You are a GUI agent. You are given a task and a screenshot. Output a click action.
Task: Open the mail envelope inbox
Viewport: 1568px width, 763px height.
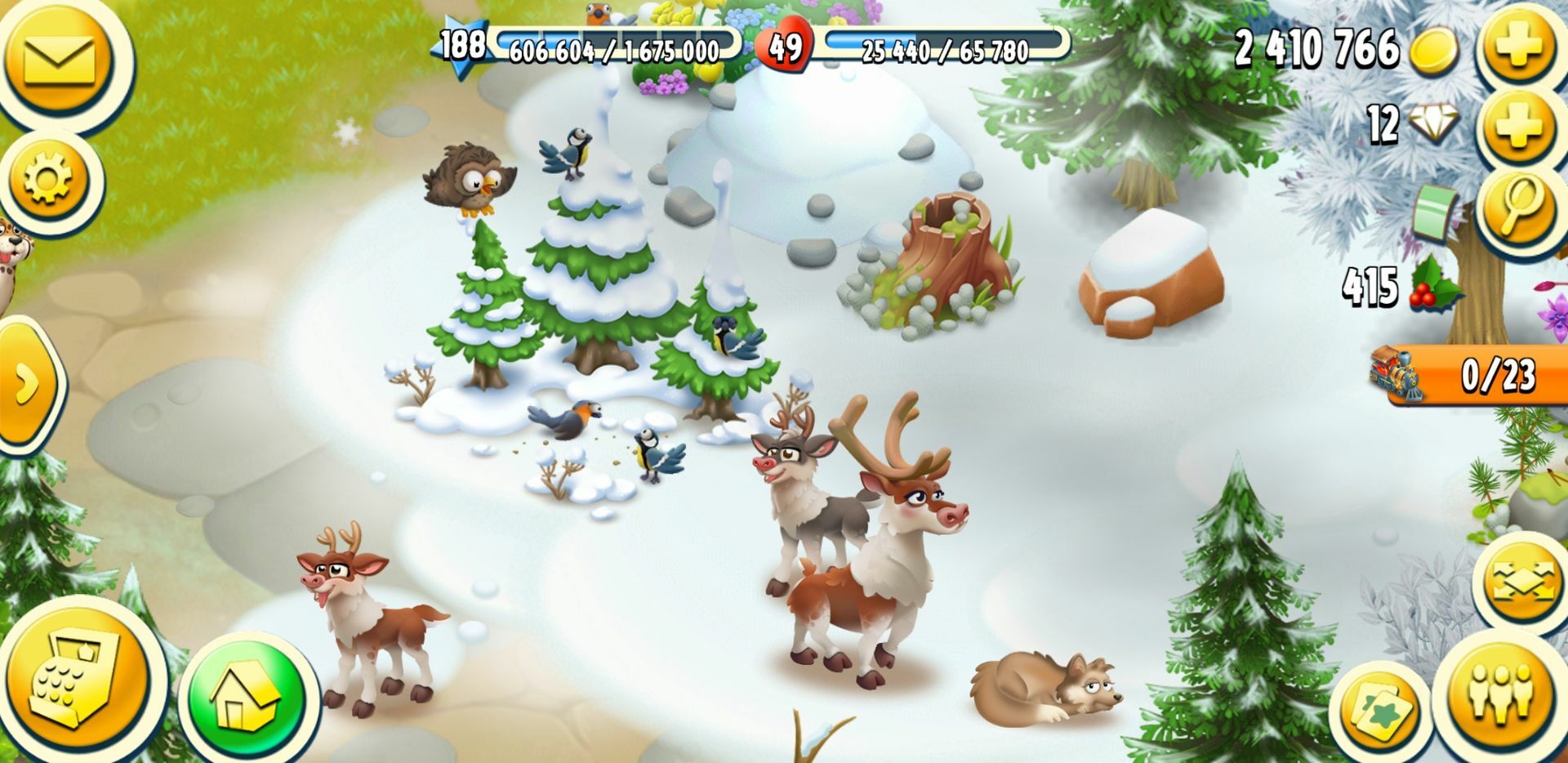pos(59,59)
